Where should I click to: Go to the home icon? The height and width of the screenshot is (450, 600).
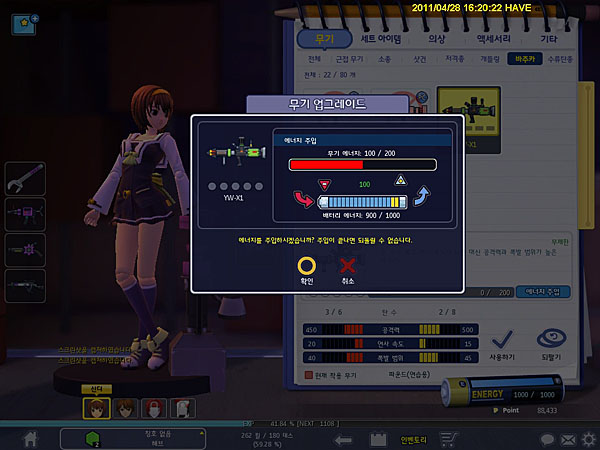(31, 439)
